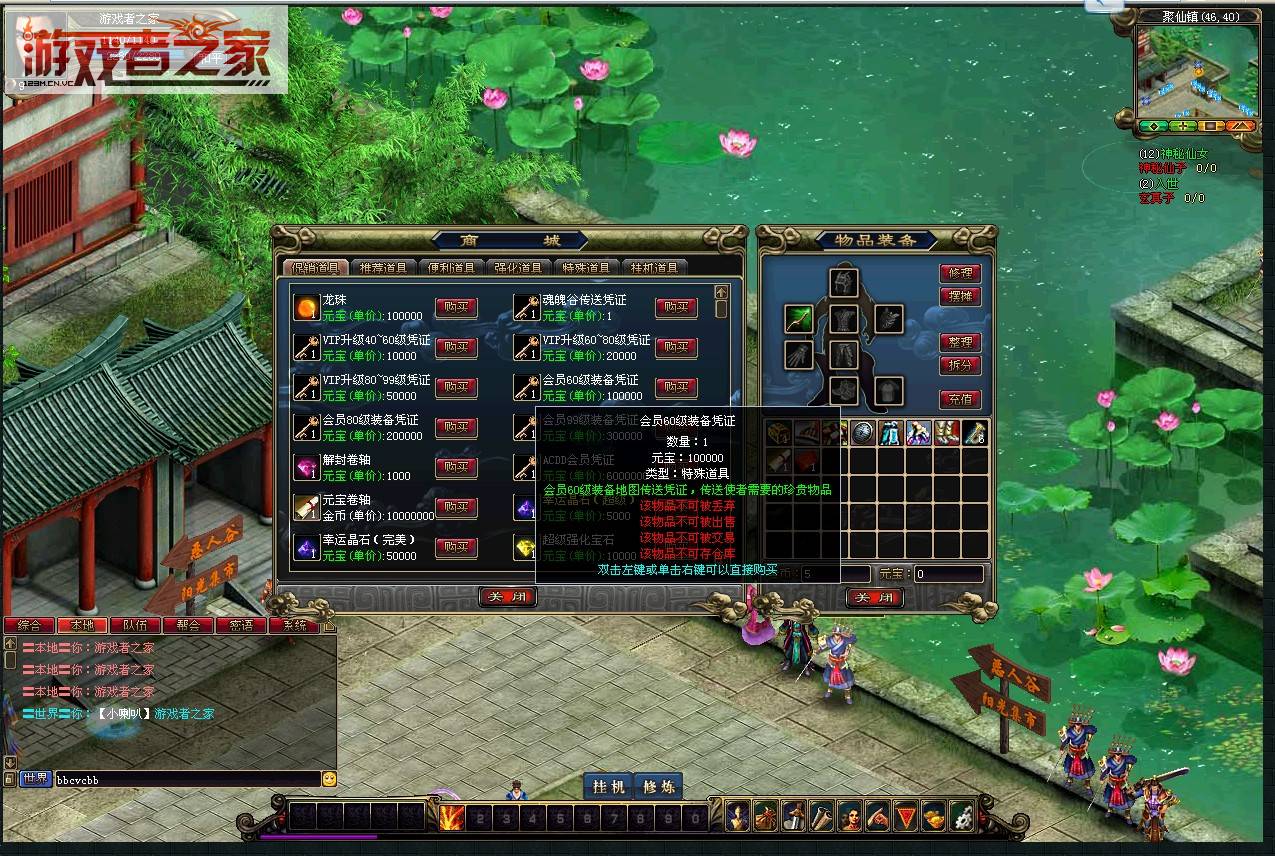Buy the 龙珠 item
Image resolution: width=1275 pixels, height=856 pixels.
tap(456, 307)
